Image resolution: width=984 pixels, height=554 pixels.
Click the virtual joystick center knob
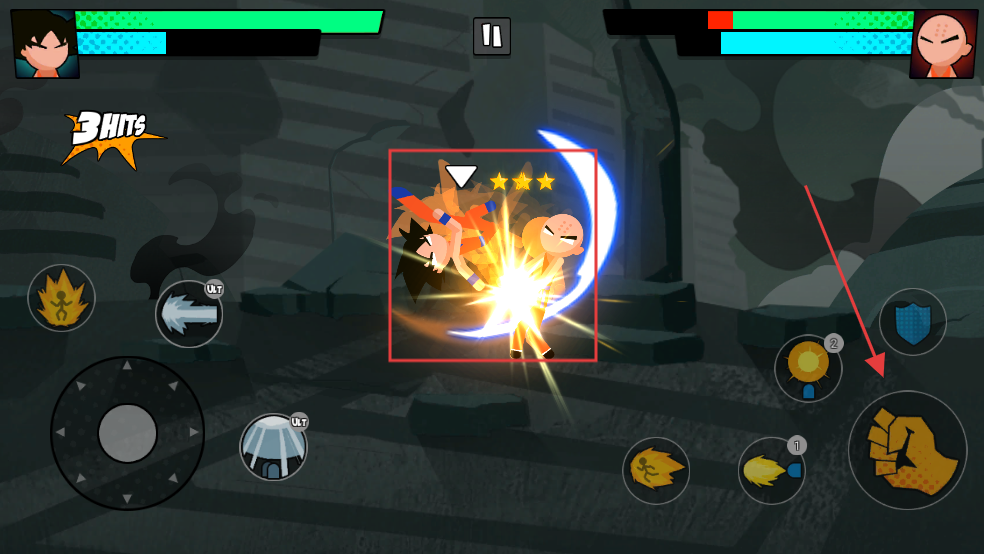(127, 433)
